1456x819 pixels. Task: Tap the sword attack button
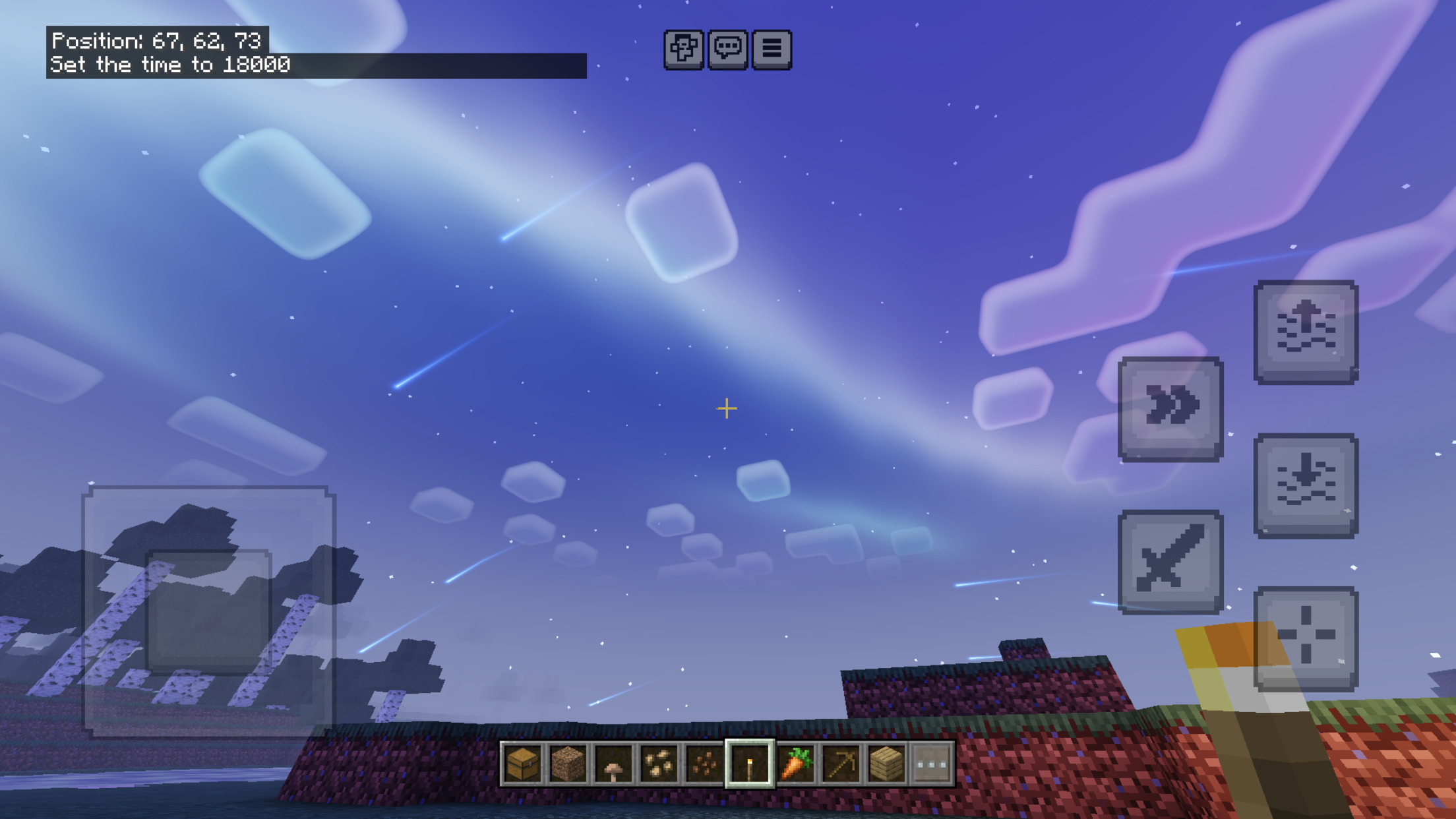[x=1170, y=561]
